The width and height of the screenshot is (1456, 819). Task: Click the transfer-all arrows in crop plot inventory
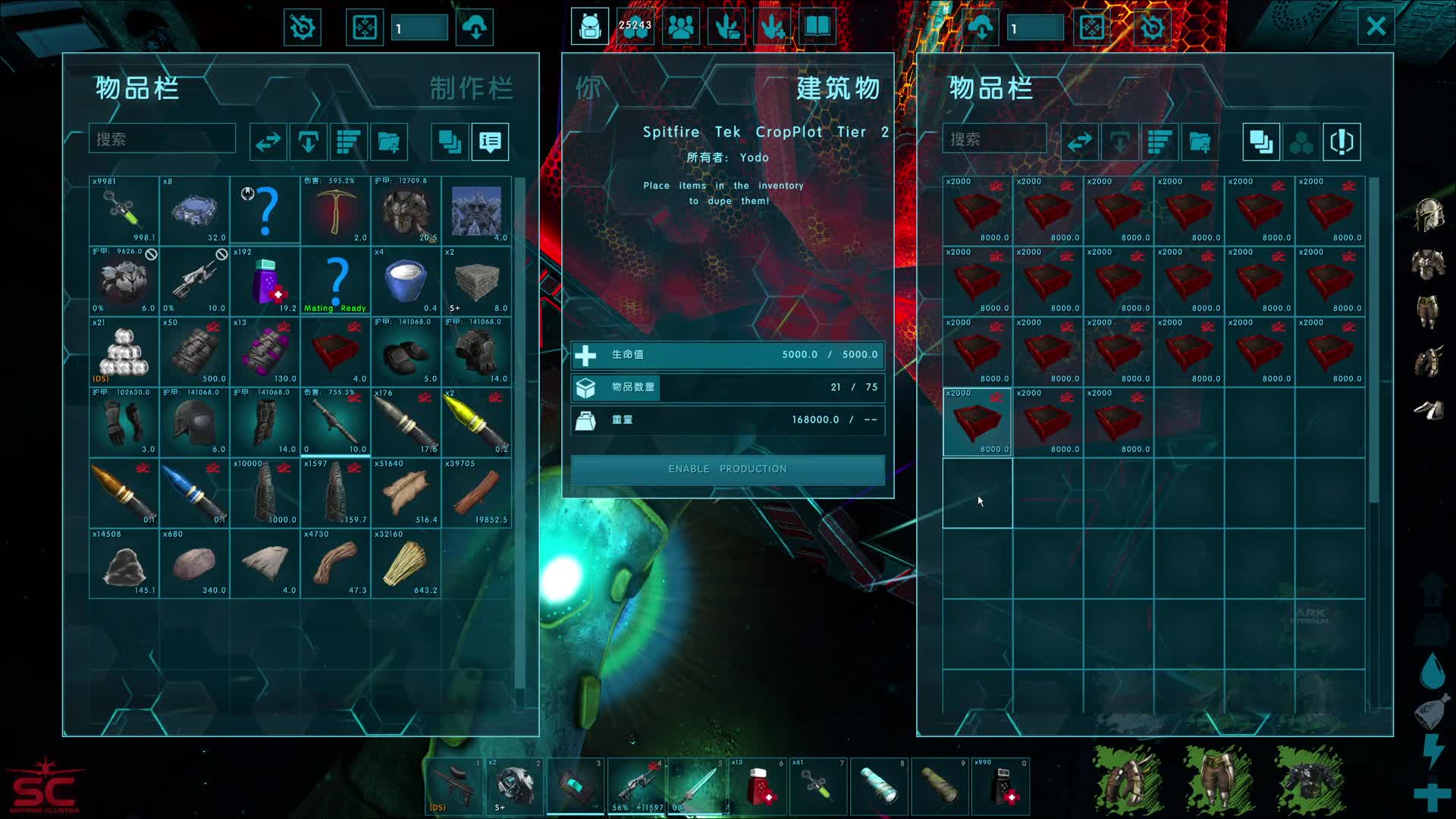(1079, 142)
